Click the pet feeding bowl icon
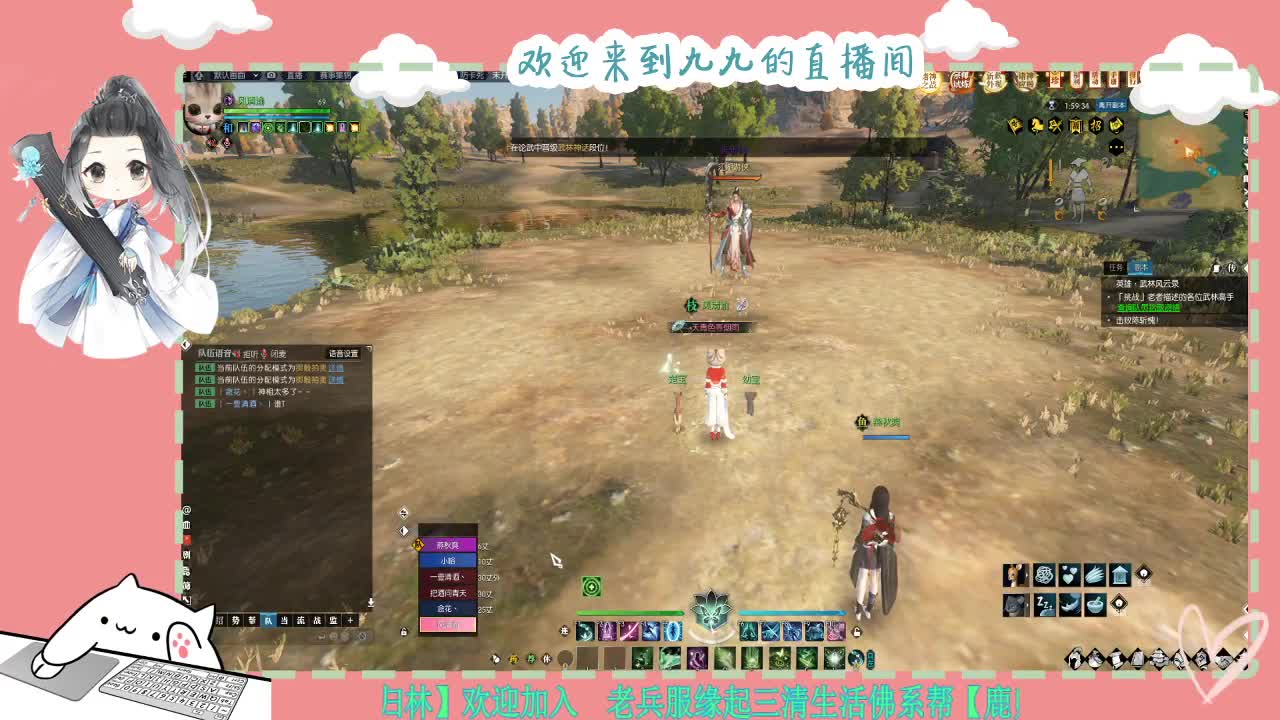 click(1096, 604)
